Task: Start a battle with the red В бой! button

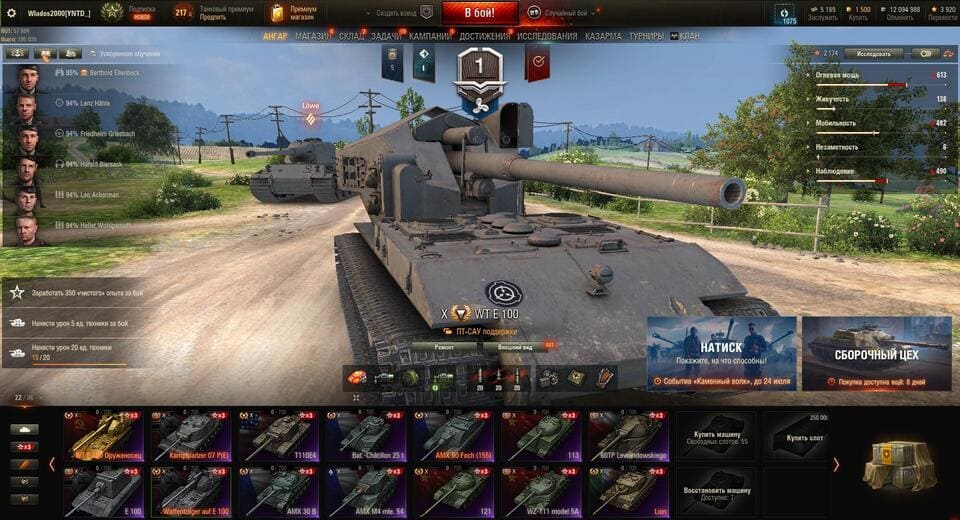Action: pos(479,13)
